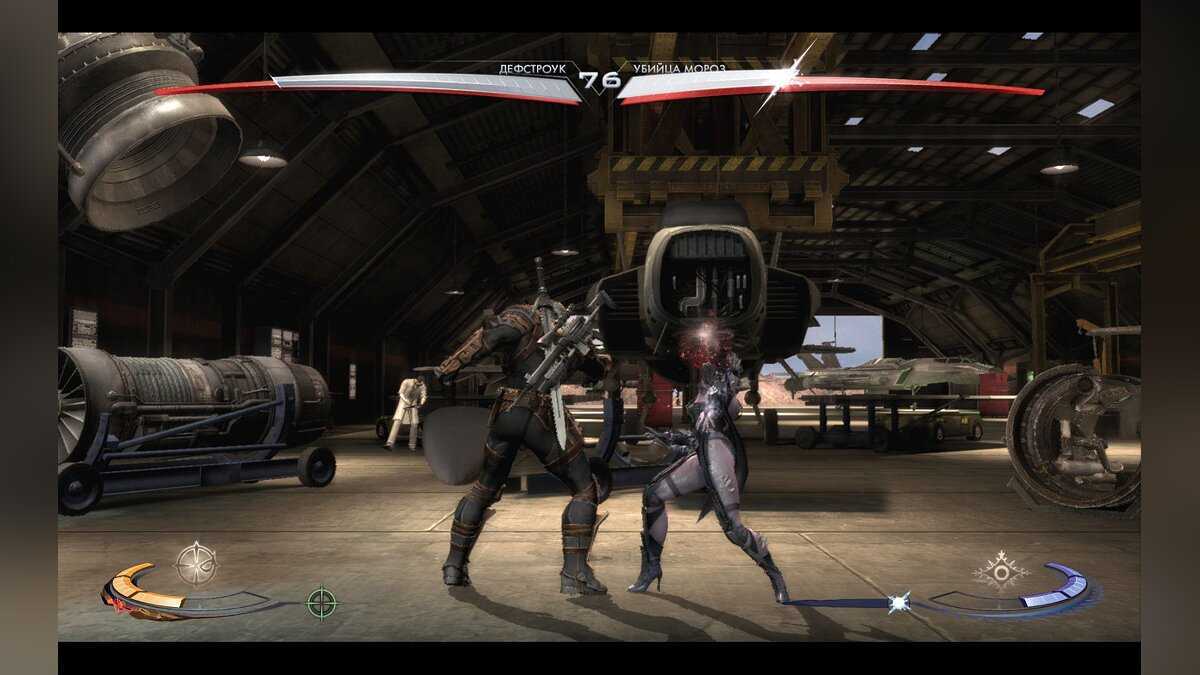The height and width of the screenshot is (675, 1200).
Task: Select the green crosshair icon
Action: 321,603
